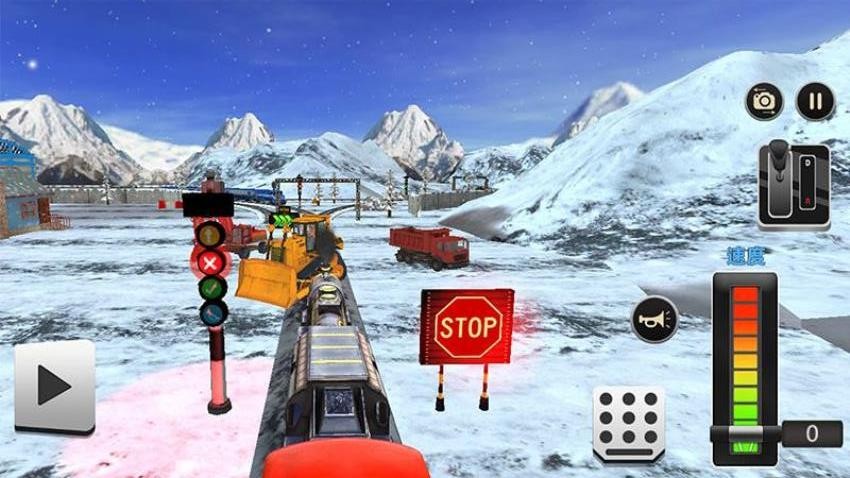Screen dimensions: 850x478
Task: Tap the camera view button
Action: pos(764,101)
